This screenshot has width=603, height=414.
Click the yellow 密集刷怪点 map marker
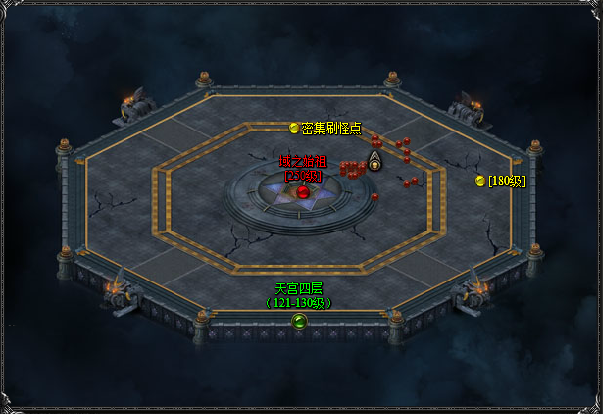pos(294,128)
